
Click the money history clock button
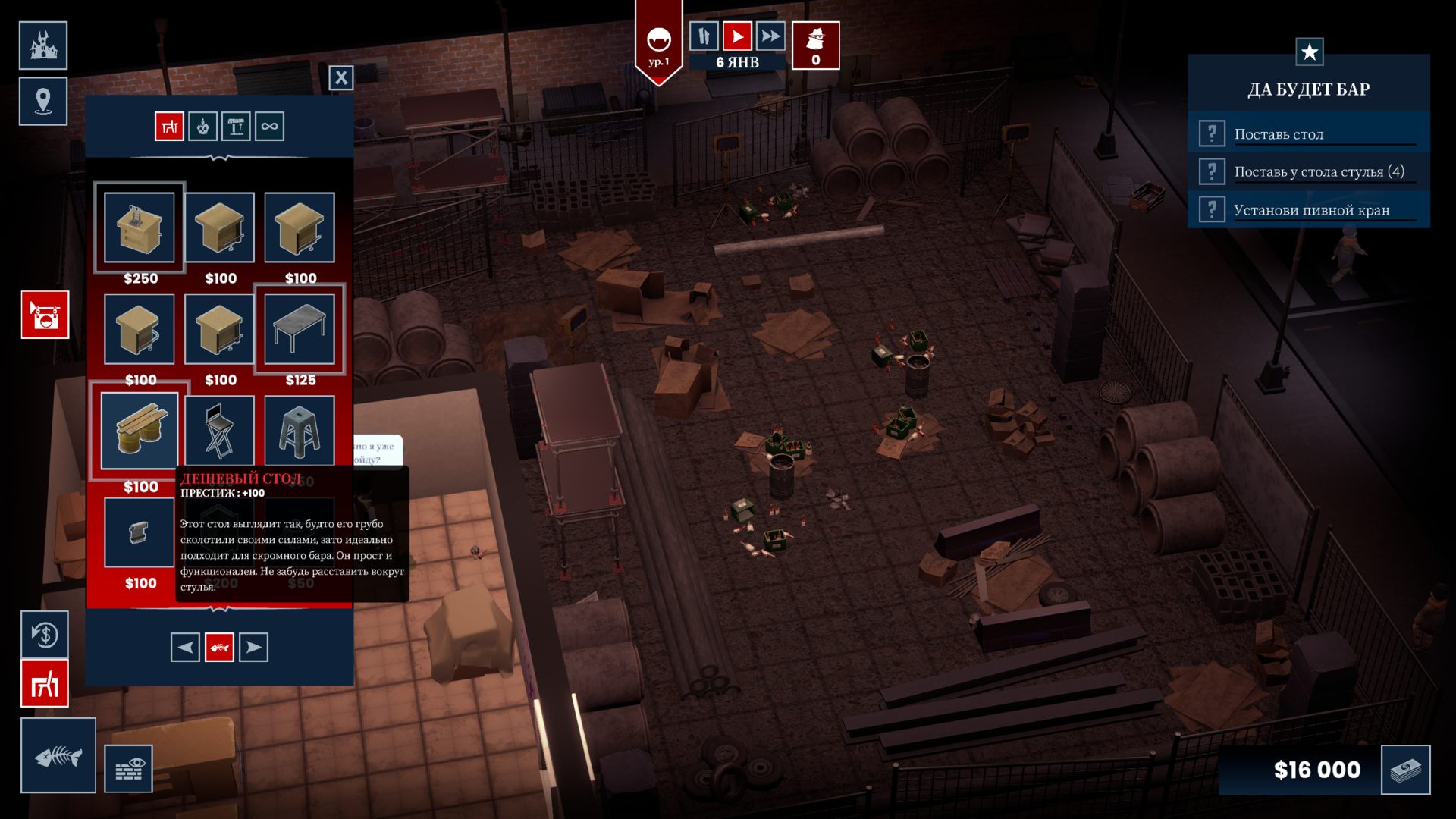45,634
